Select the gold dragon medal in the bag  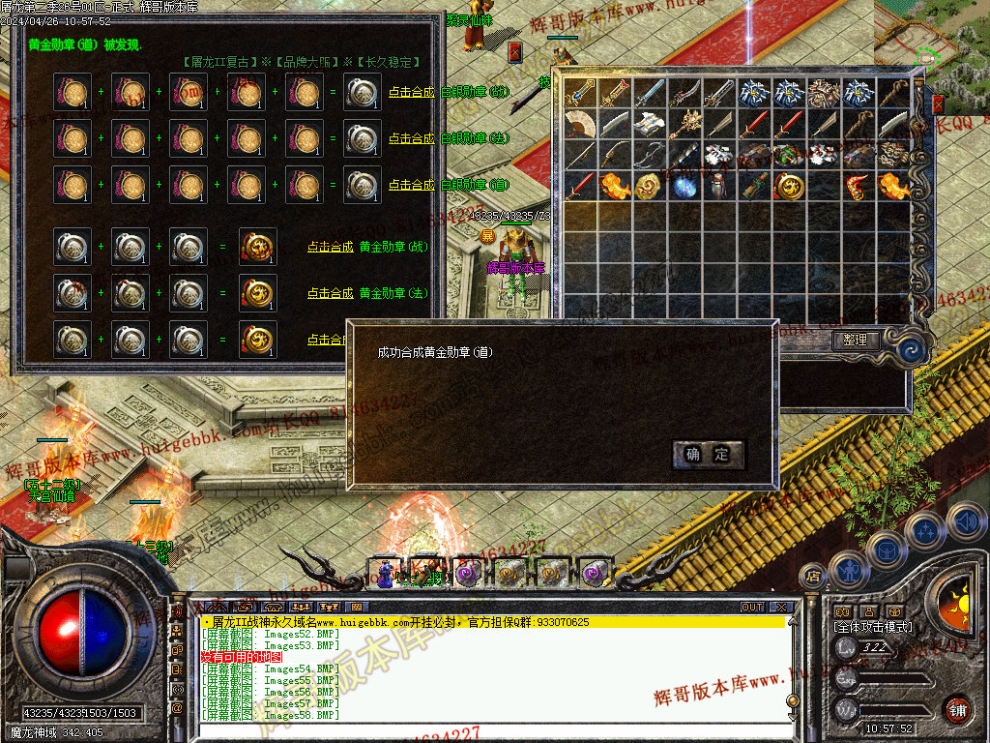pos(790,185)
